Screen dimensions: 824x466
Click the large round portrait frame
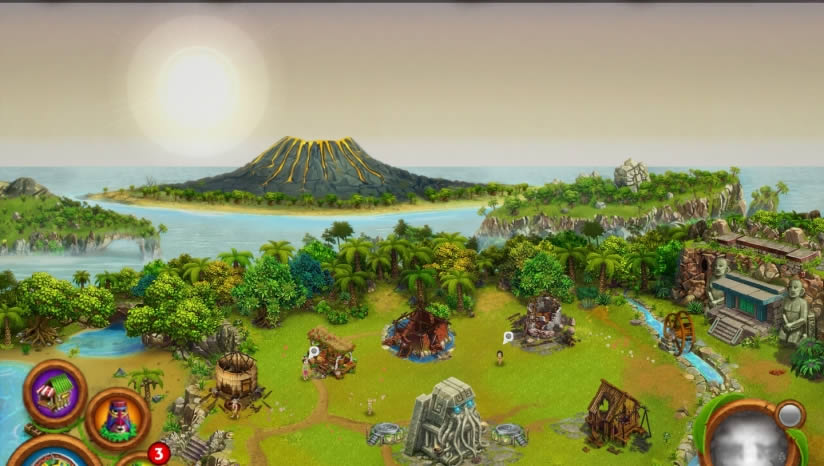pos(748,439)
